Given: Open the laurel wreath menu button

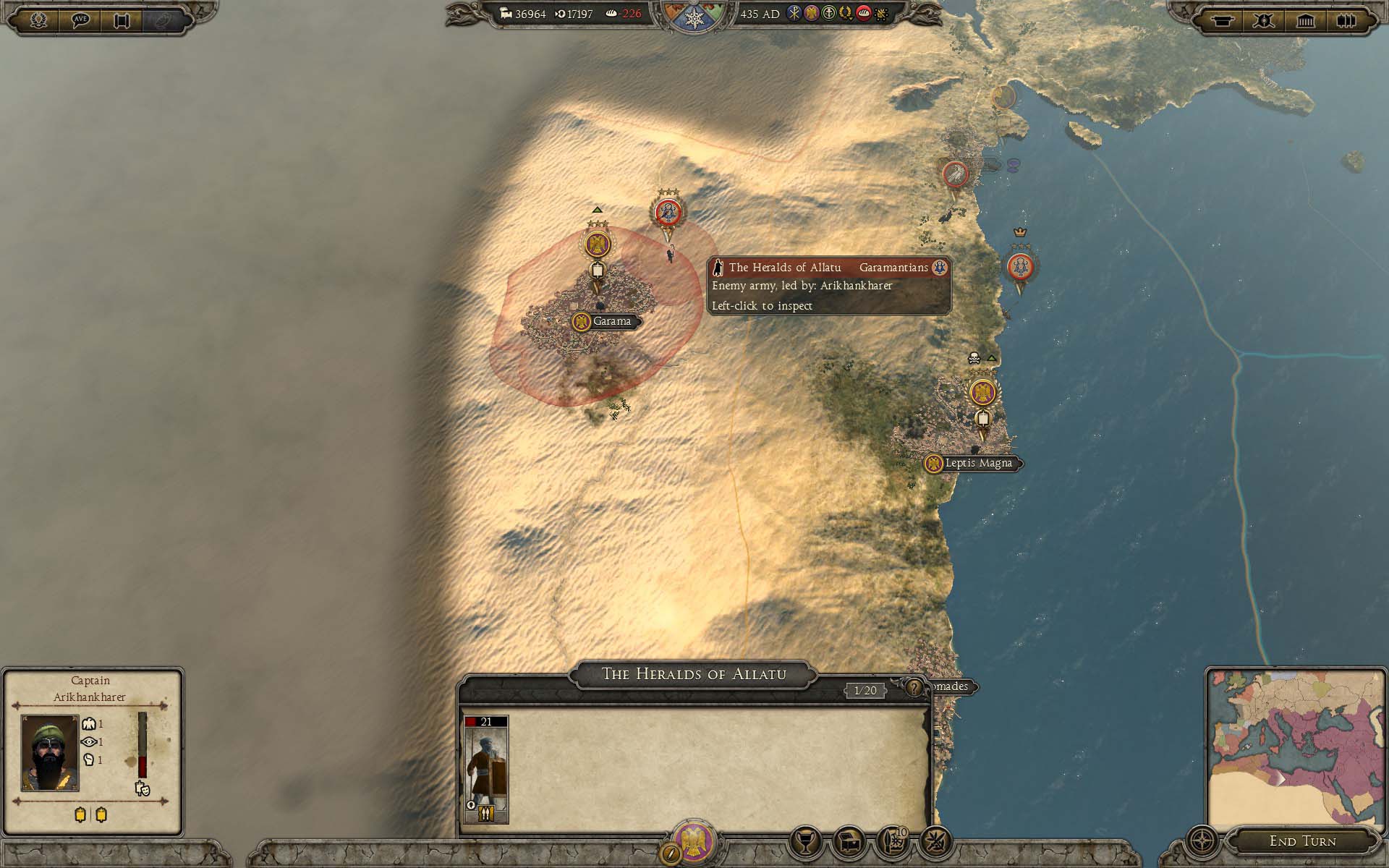Looking at the screenshot, I should pos(39,20).
